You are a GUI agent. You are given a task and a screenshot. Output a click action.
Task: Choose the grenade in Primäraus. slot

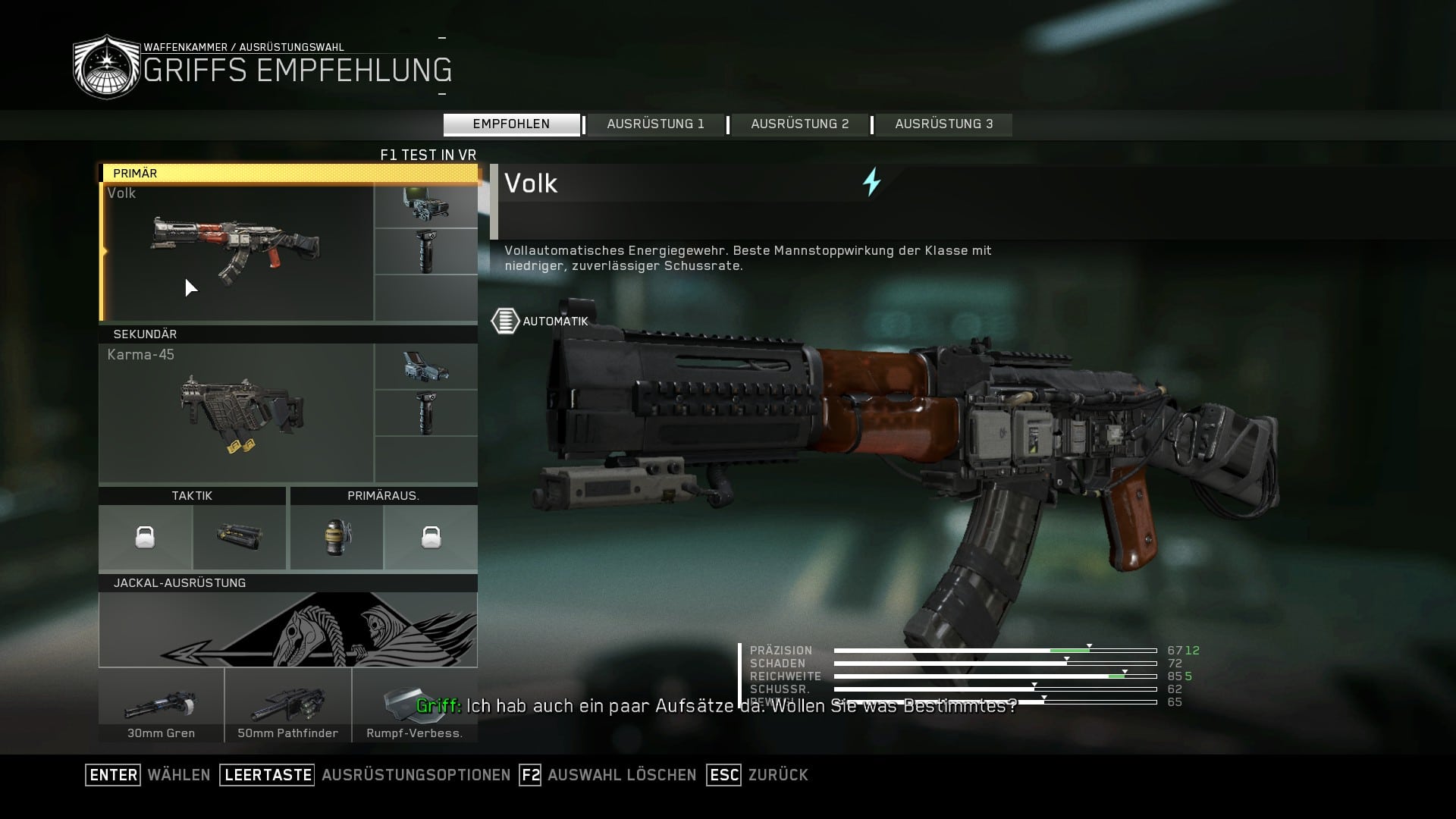337,537
